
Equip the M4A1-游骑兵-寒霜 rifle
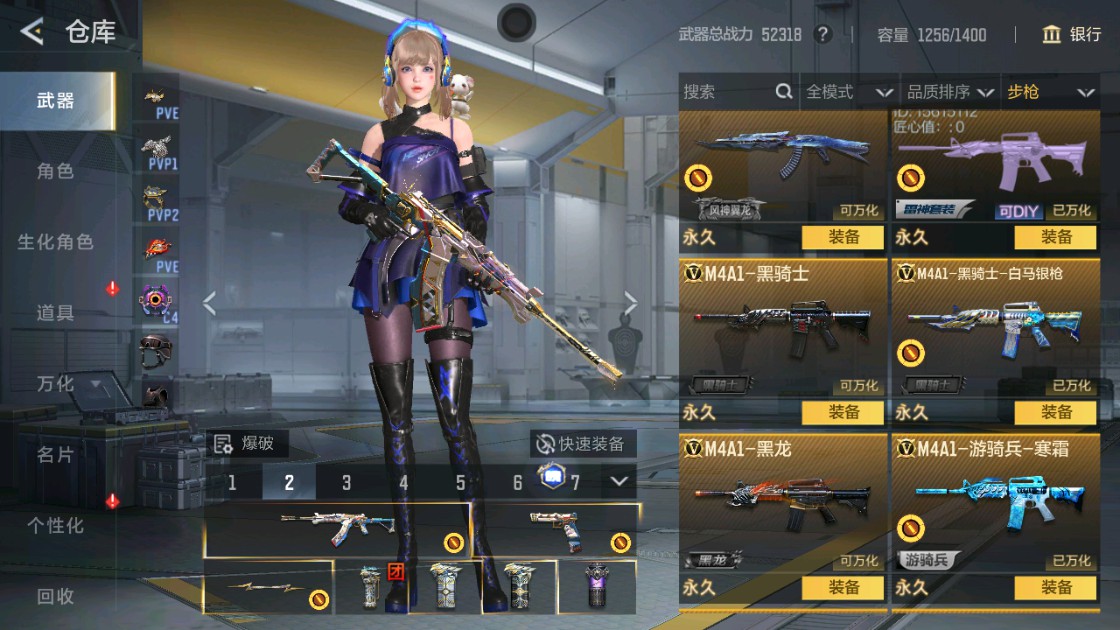[1056, 587]
